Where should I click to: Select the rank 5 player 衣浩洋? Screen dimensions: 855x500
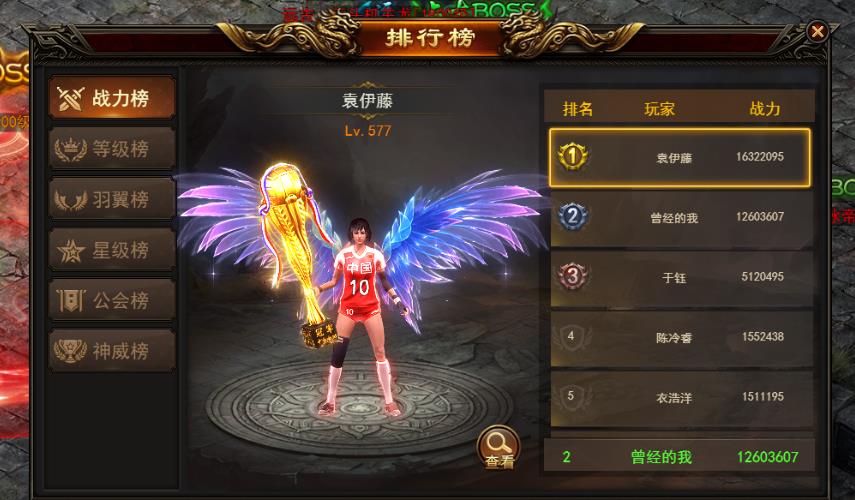[679, 397]
